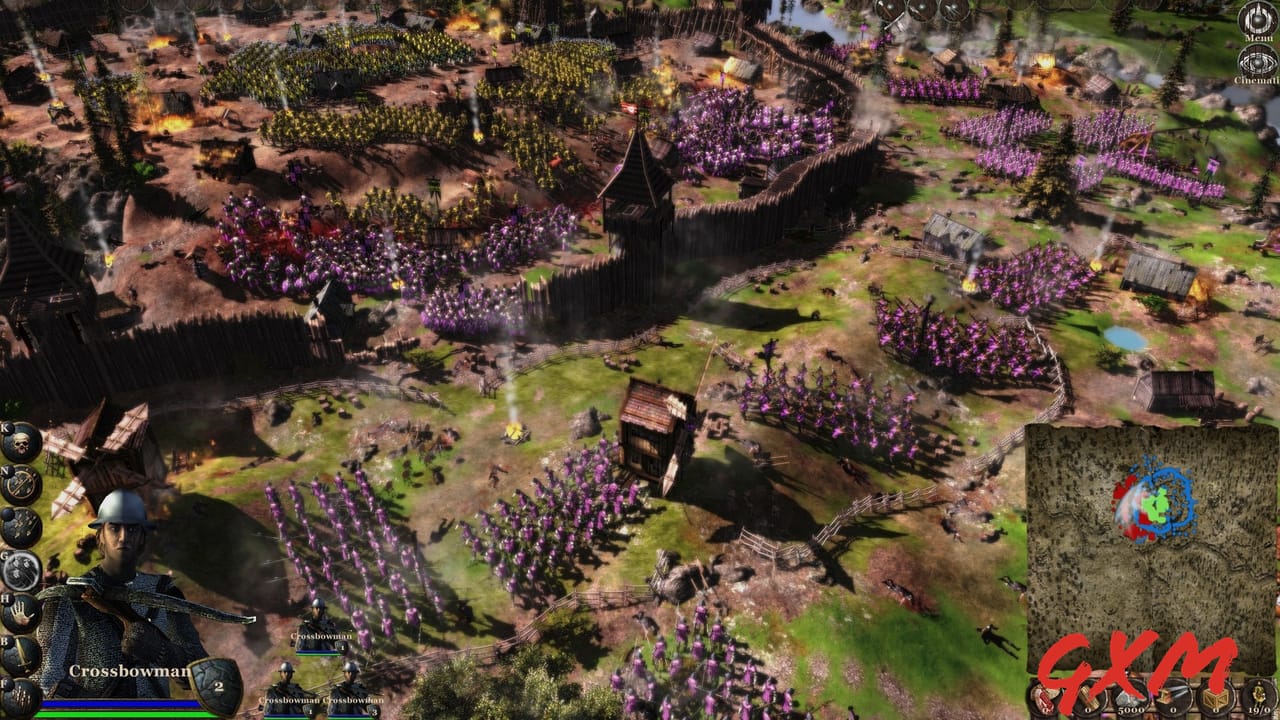Click the anvil tools resource icon
This screenshot has height=720, width=1280.
pyautogui.click(x=1172, y=698)
